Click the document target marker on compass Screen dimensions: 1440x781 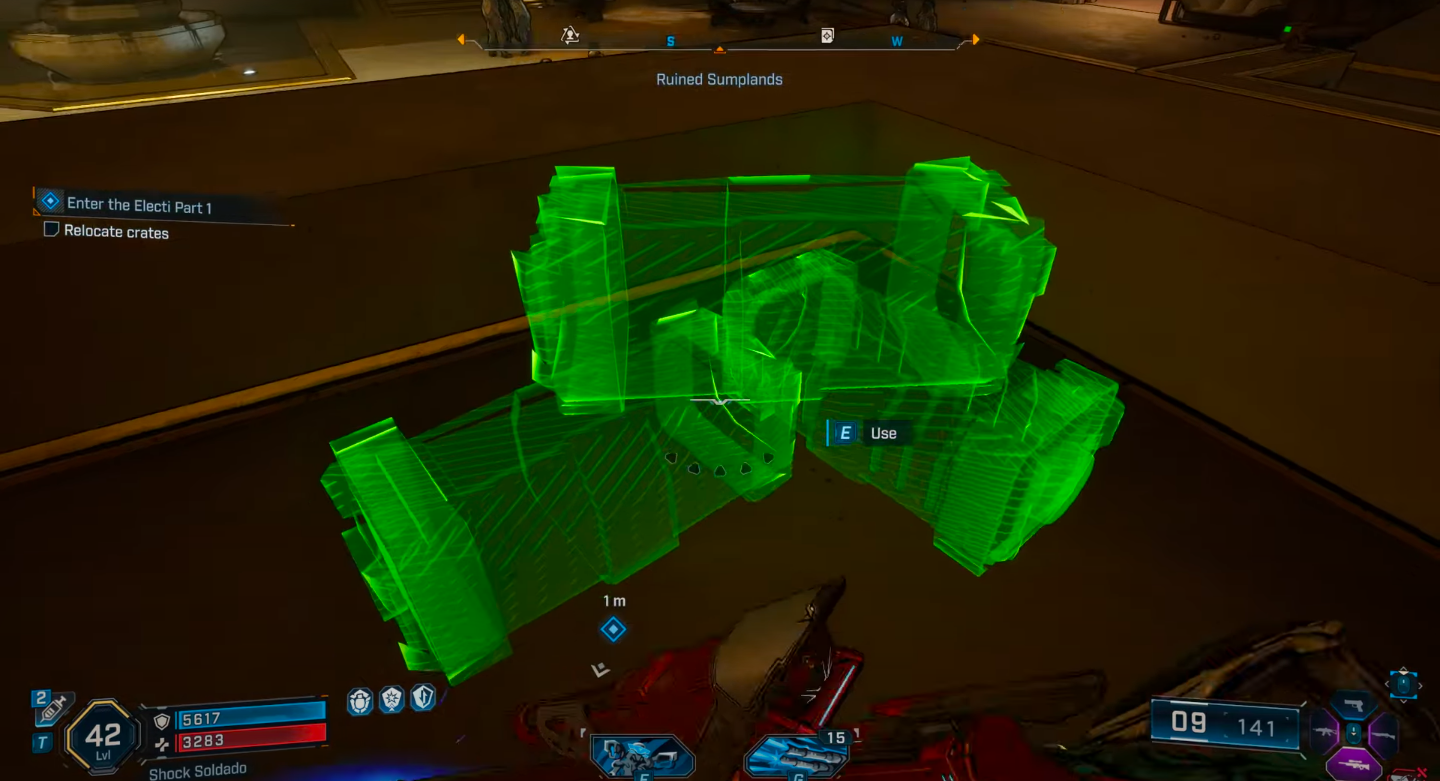[x=827, y=36]
